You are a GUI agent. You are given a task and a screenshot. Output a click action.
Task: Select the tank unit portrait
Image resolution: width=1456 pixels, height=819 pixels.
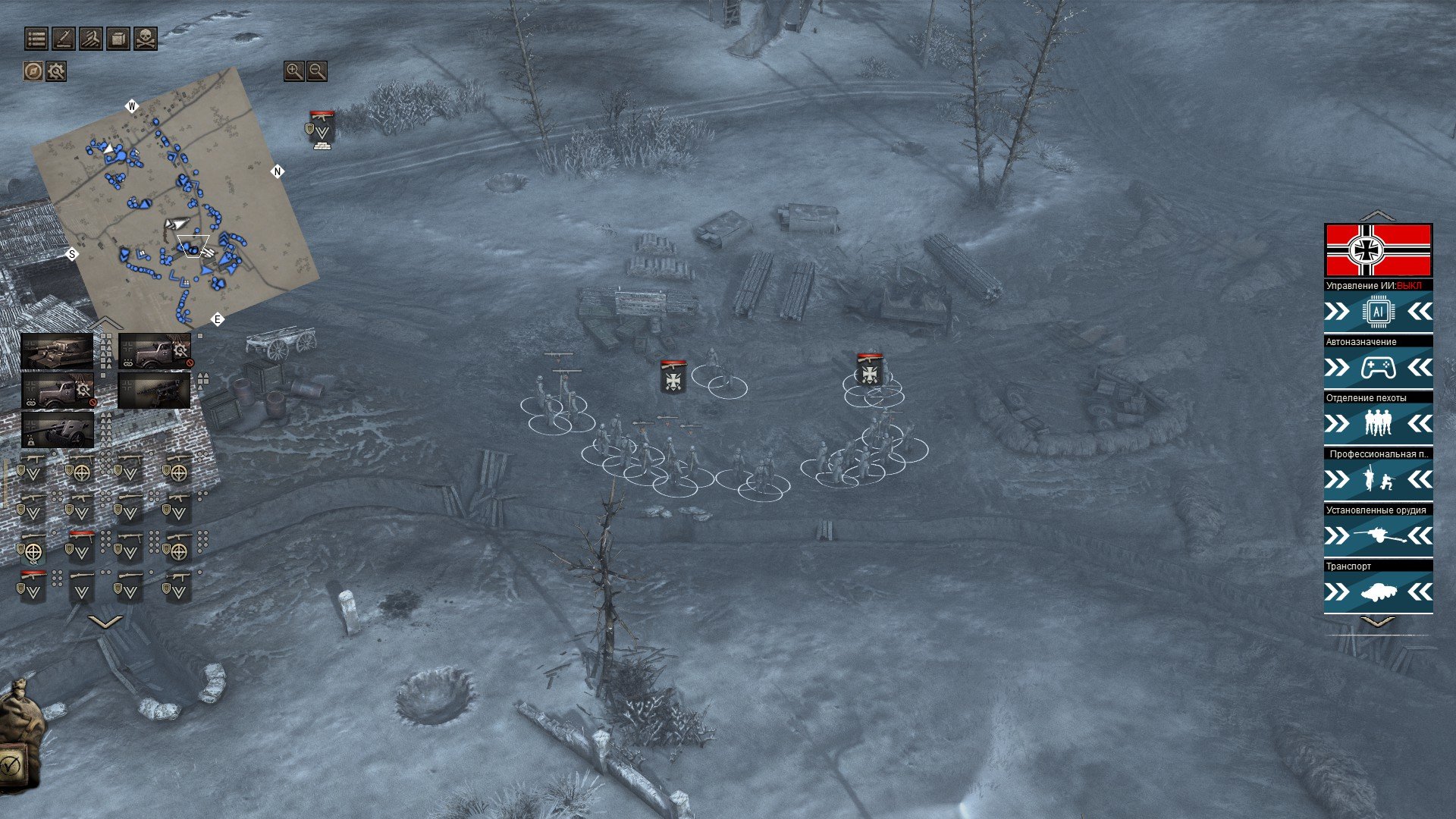[x=57, y=351]
